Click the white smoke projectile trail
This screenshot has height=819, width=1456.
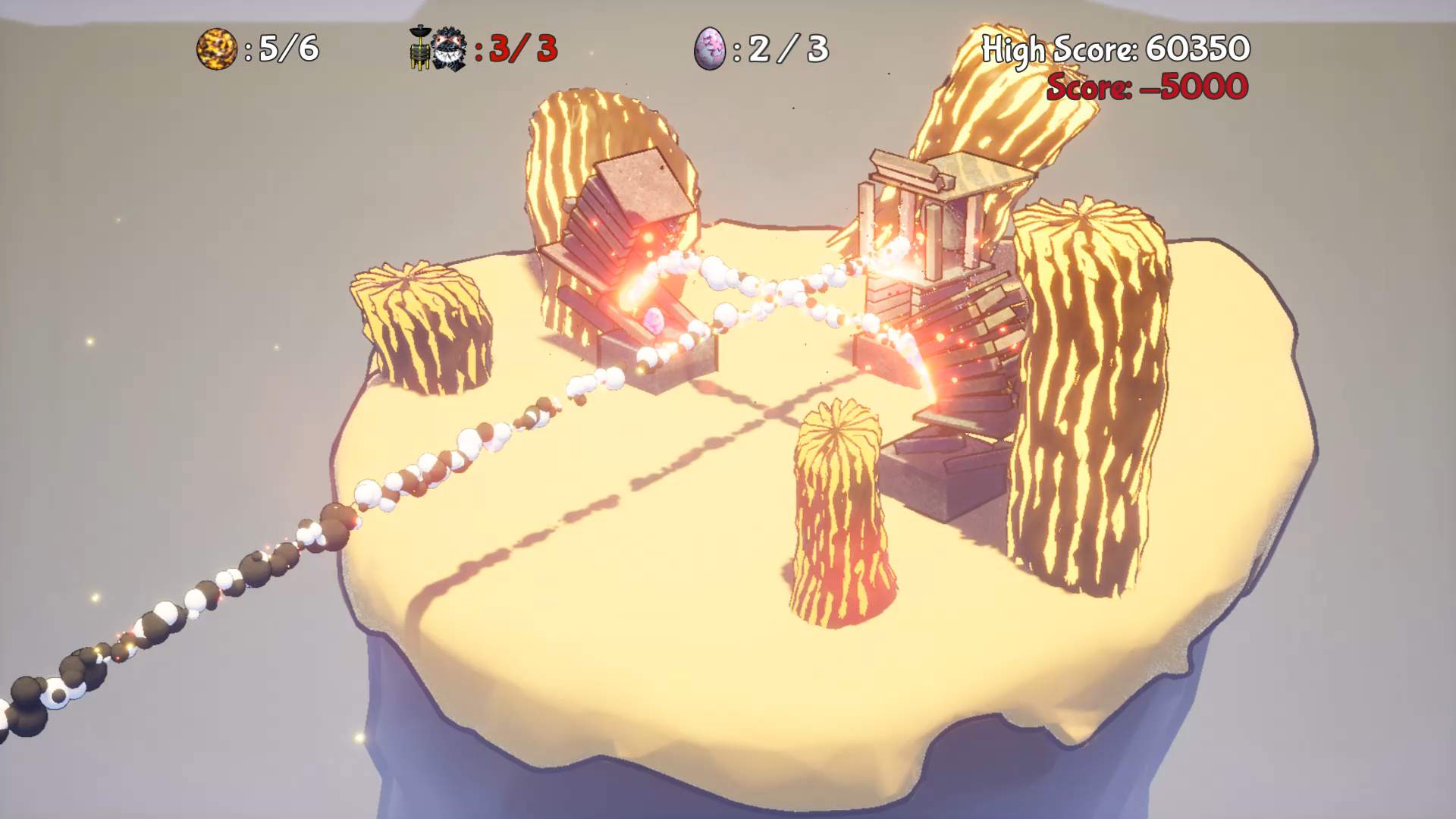(x=531, y=409)
